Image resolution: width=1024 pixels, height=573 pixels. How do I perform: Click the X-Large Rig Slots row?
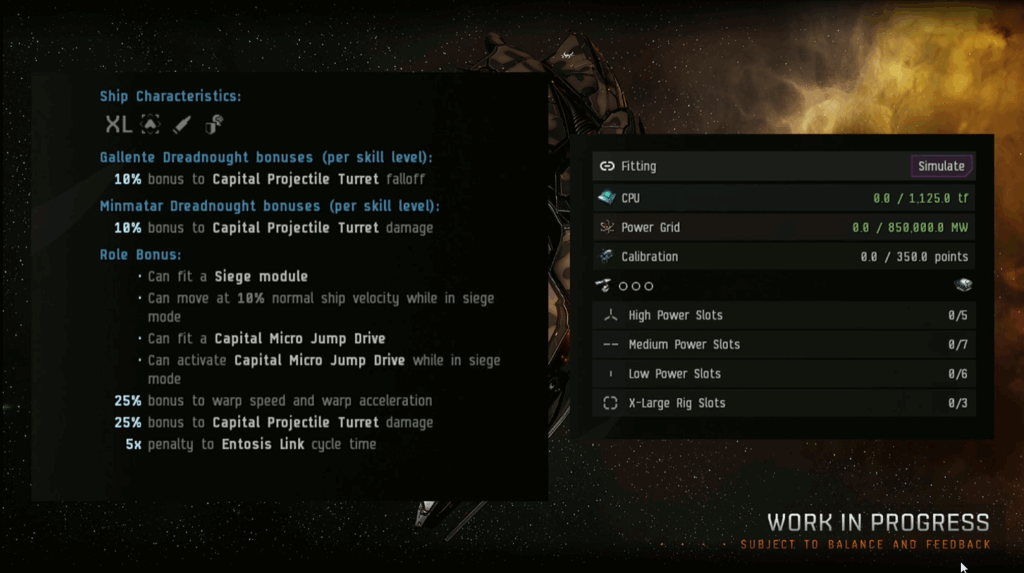pos(783,403)
